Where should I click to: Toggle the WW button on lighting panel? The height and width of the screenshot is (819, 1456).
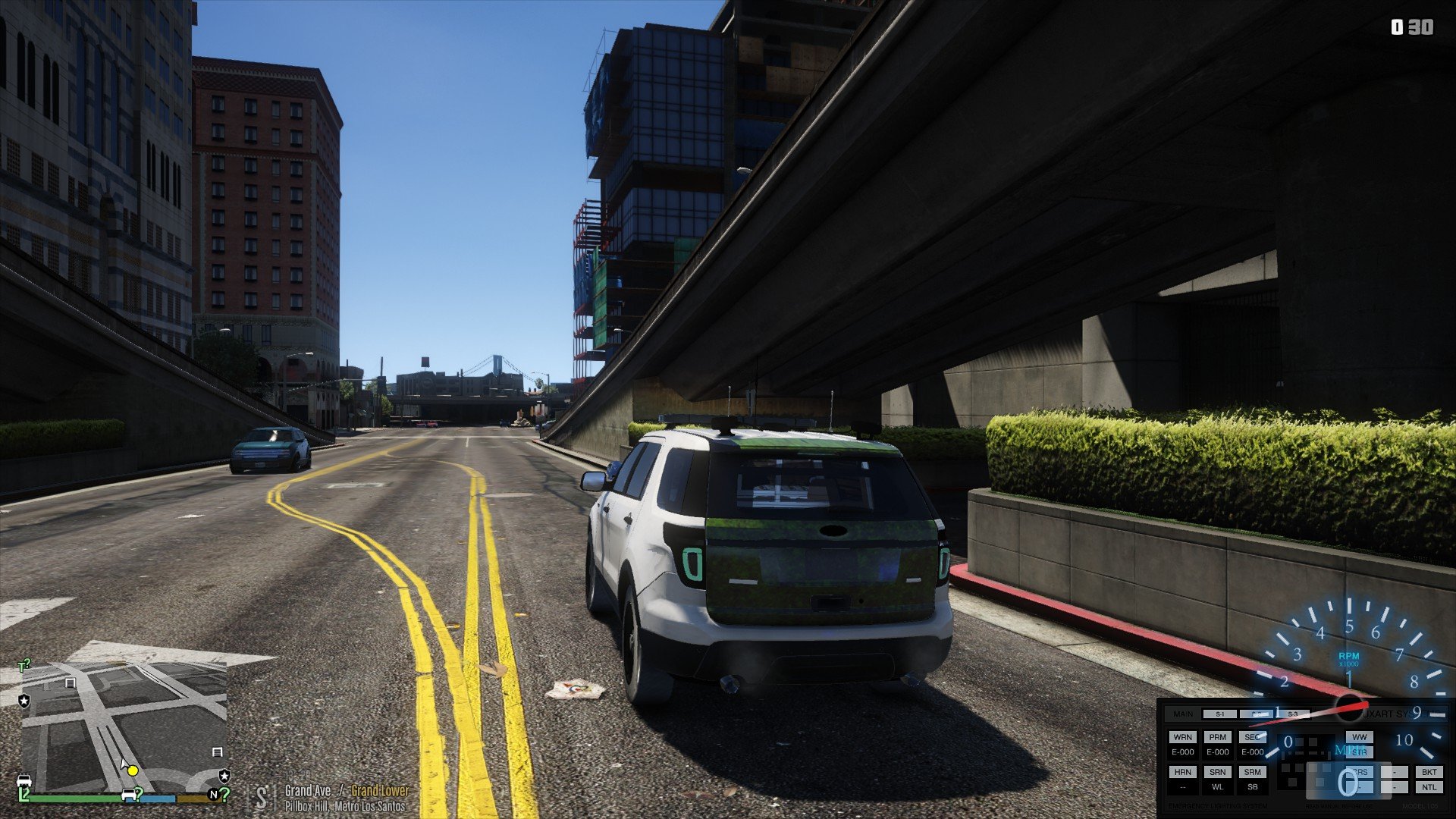(x=1359, y=737)
